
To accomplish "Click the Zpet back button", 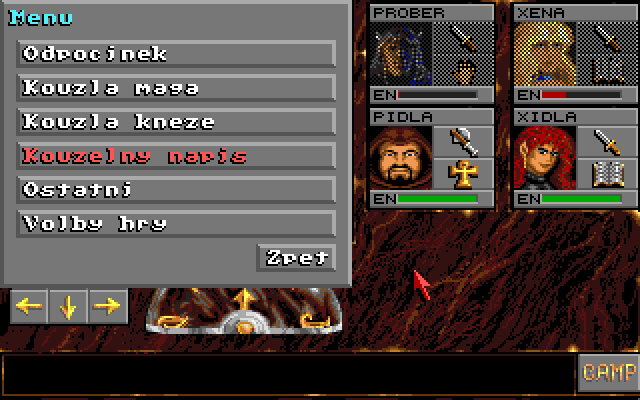I will pyautogui.click(x=296, y=257).
